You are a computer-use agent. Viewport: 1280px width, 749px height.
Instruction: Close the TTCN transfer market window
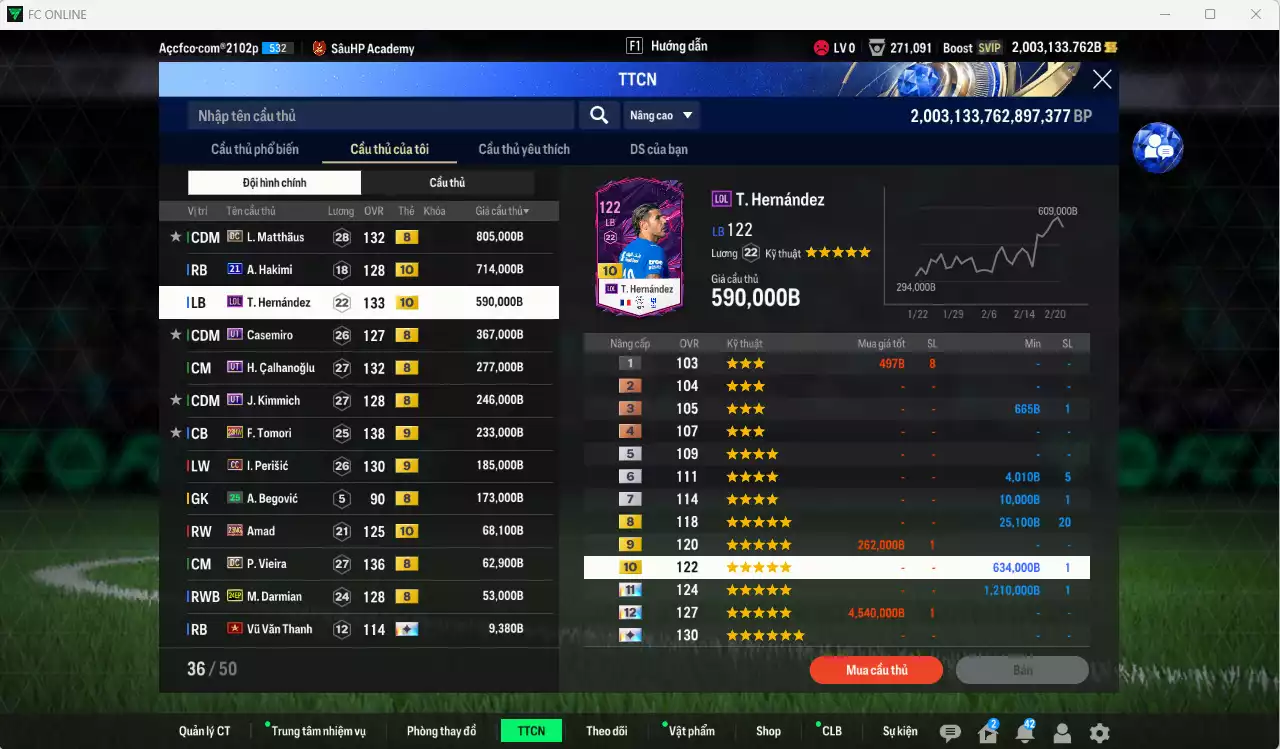[x=1101, y=80]
